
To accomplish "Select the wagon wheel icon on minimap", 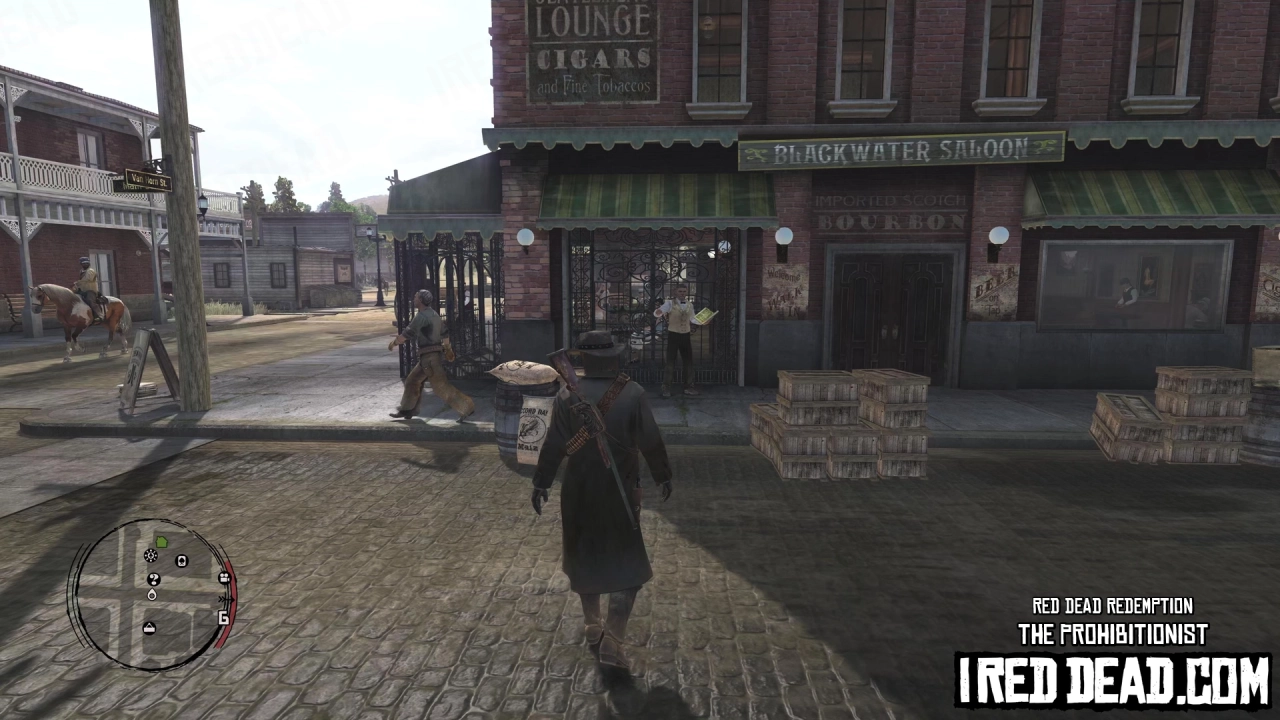I will [x=150, y=556].
